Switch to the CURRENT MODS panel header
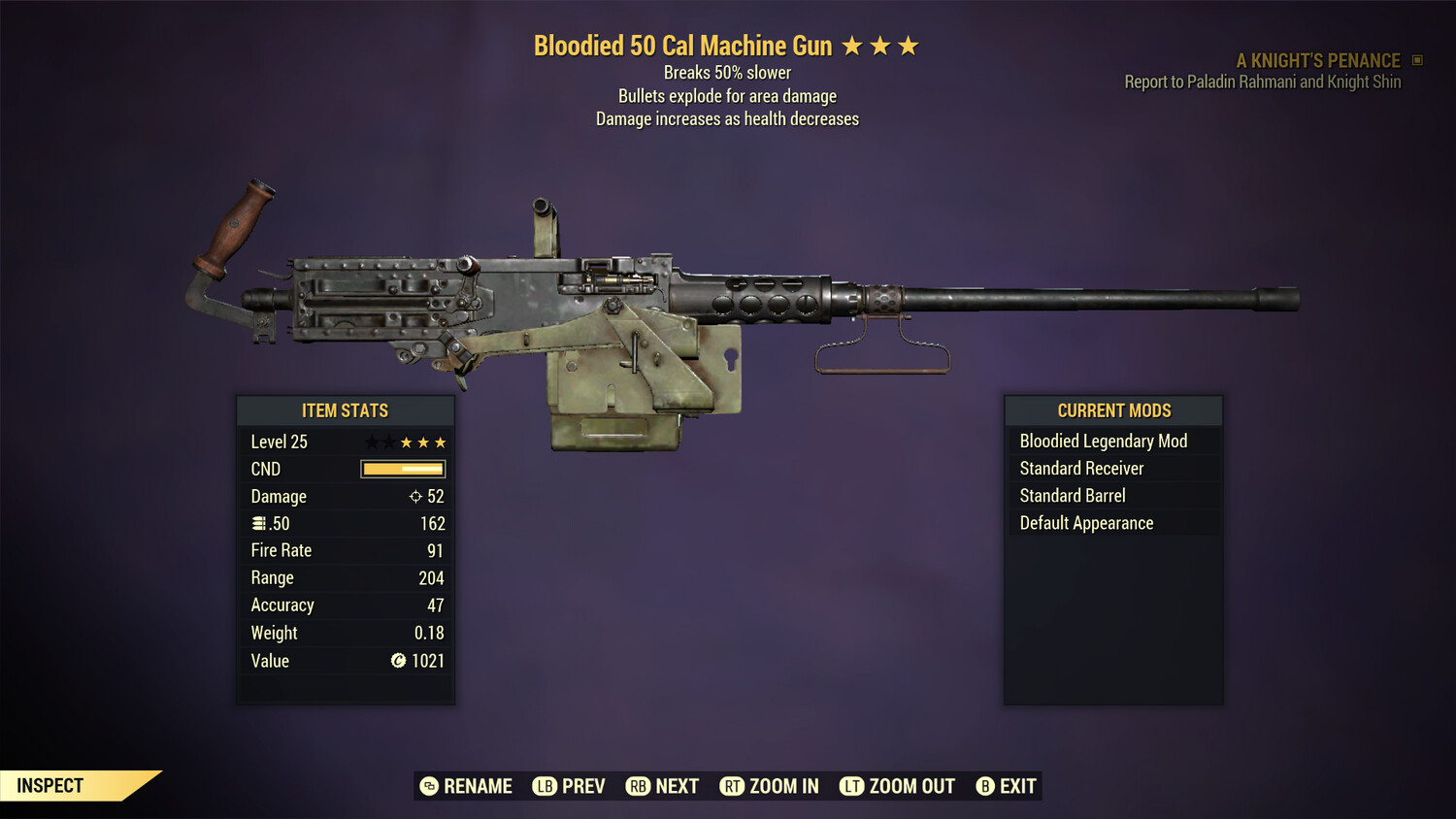1456x819 pixels. point(1112,410)
